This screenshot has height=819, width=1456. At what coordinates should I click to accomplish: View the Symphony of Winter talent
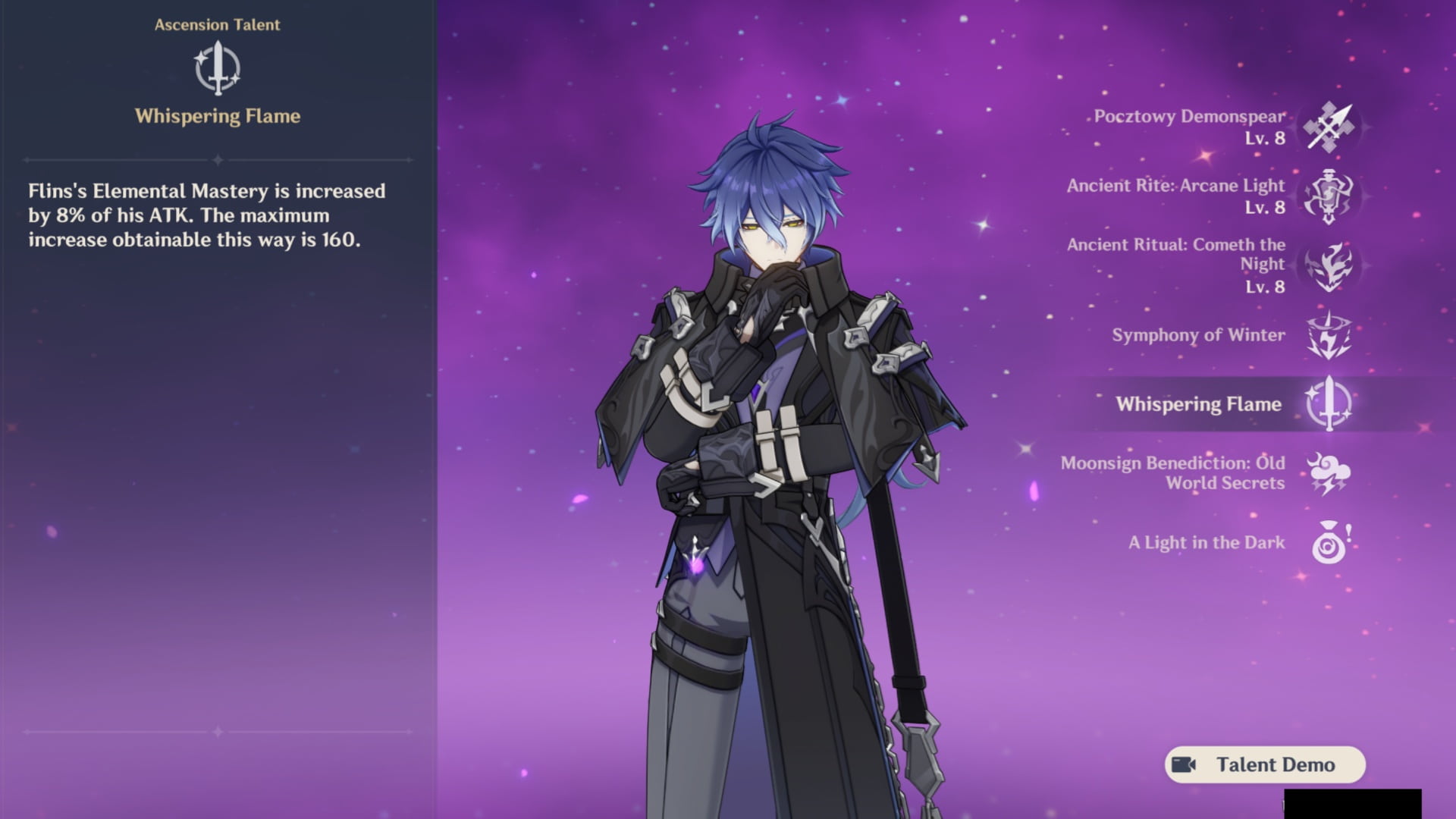pyautogui.click(x=1329, y=335)
